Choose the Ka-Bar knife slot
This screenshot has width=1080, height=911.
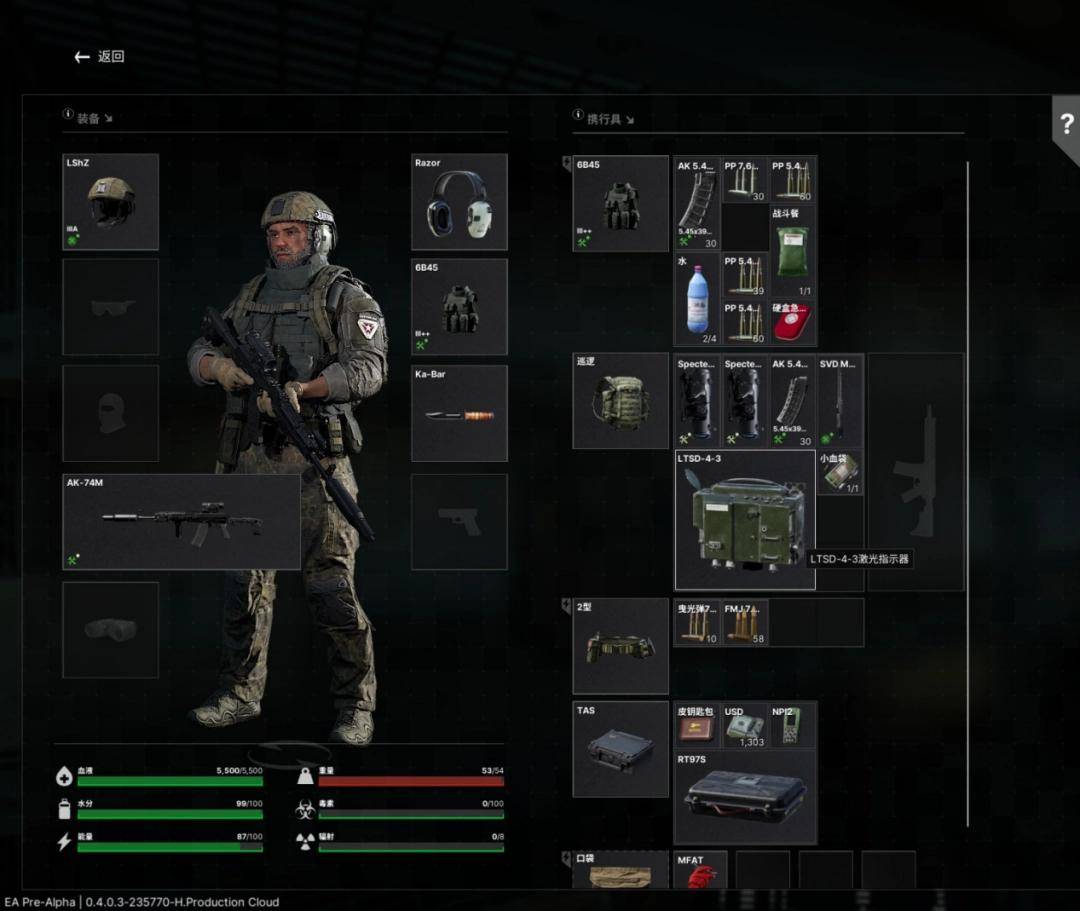tap(459, 413)
